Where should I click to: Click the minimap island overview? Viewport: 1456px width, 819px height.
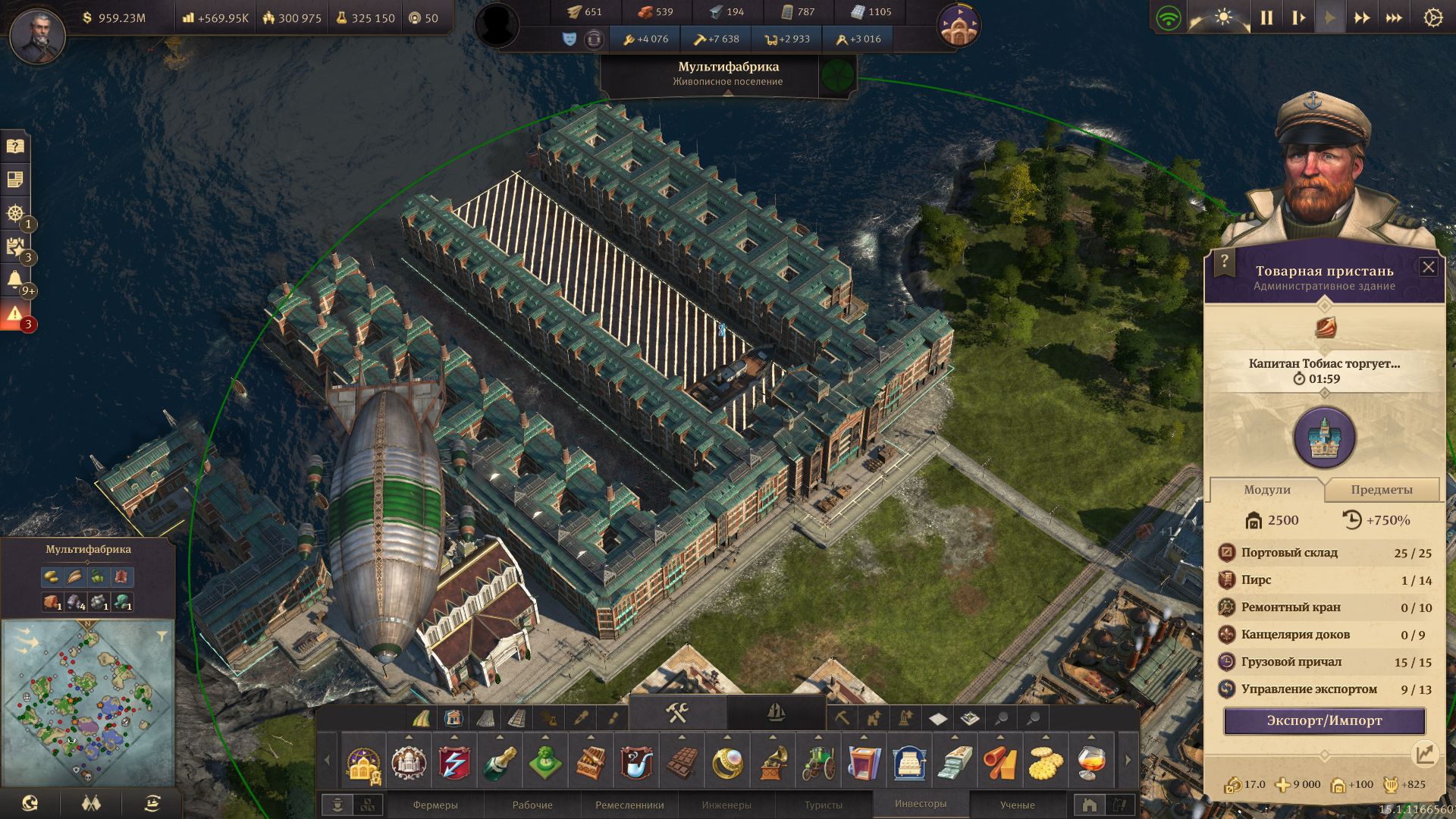(88, 703)
